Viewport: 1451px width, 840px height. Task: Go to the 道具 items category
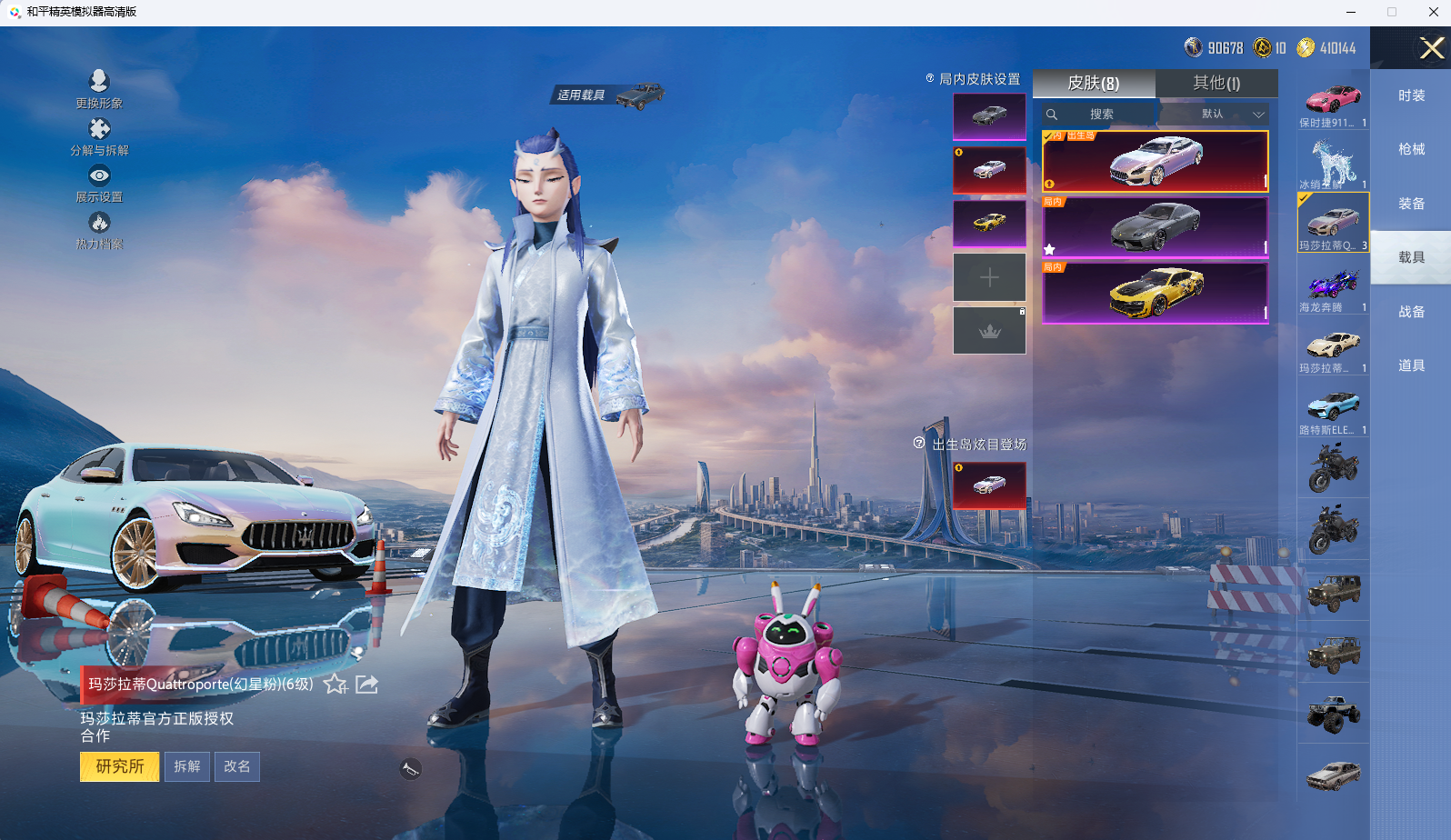pos(1411,365)
